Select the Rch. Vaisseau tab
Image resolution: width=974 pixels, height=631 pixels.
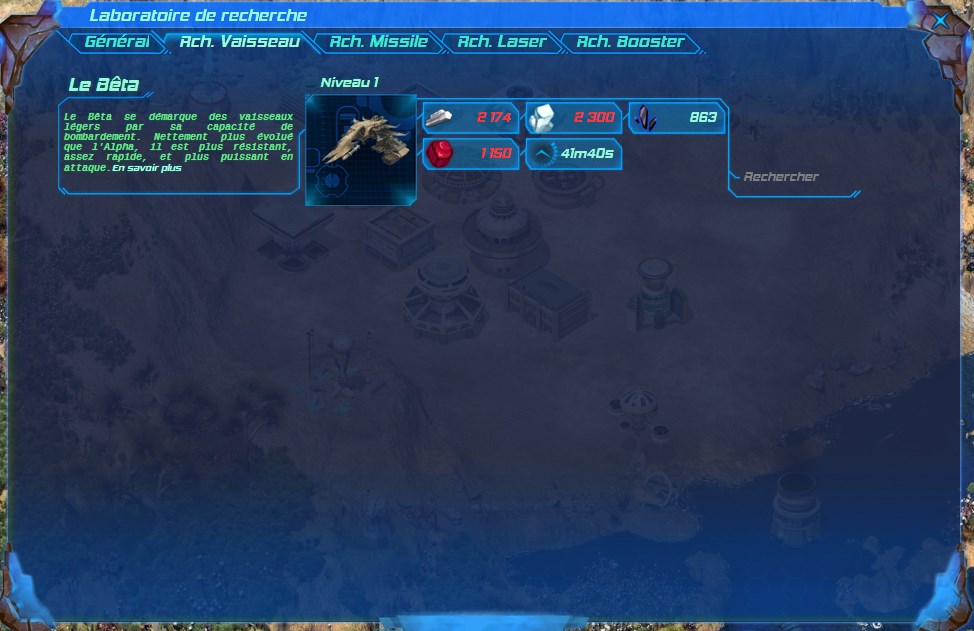click(239, 42)
